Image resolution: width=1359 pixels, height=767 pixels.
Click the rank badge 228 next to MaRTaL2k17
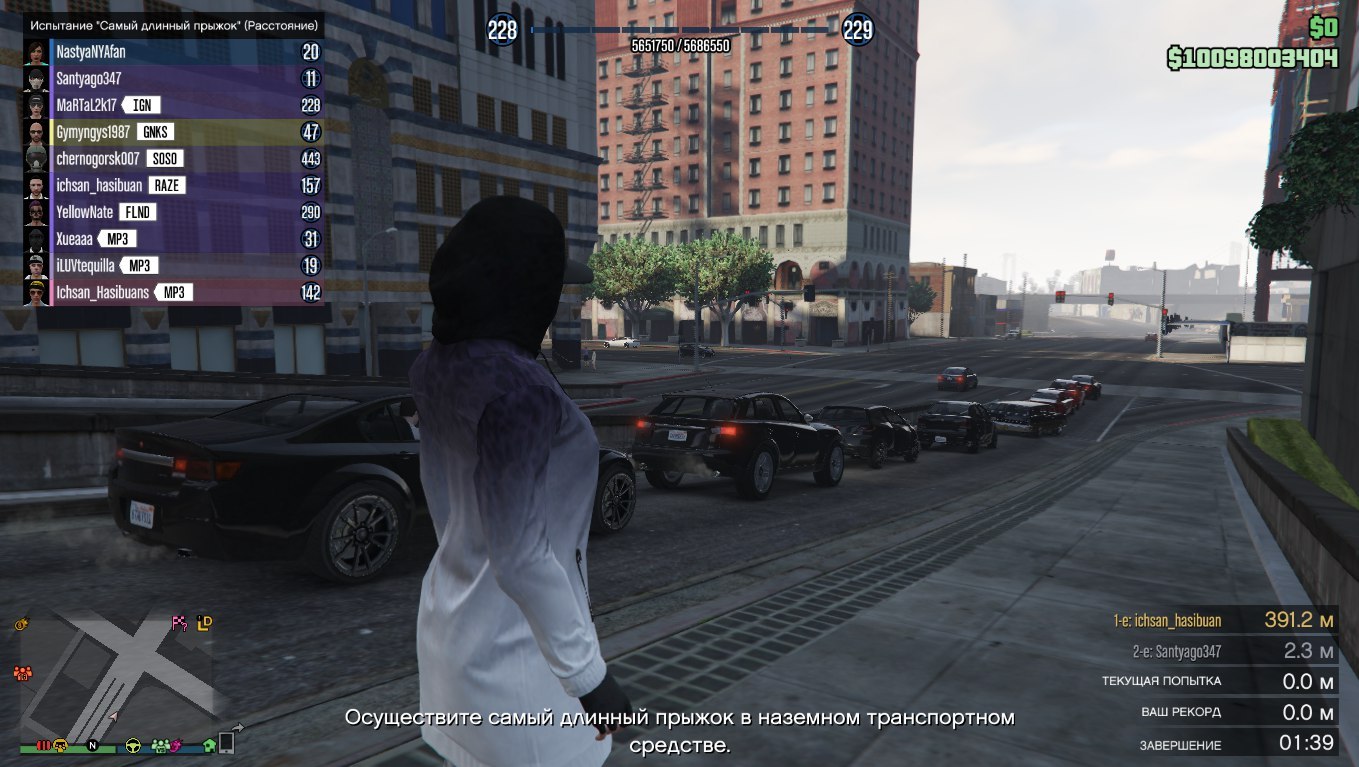click(309, 104)
